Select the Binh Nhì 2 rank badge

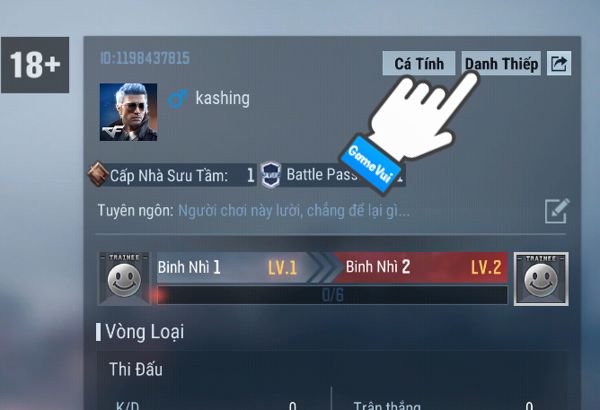[540, 278]
